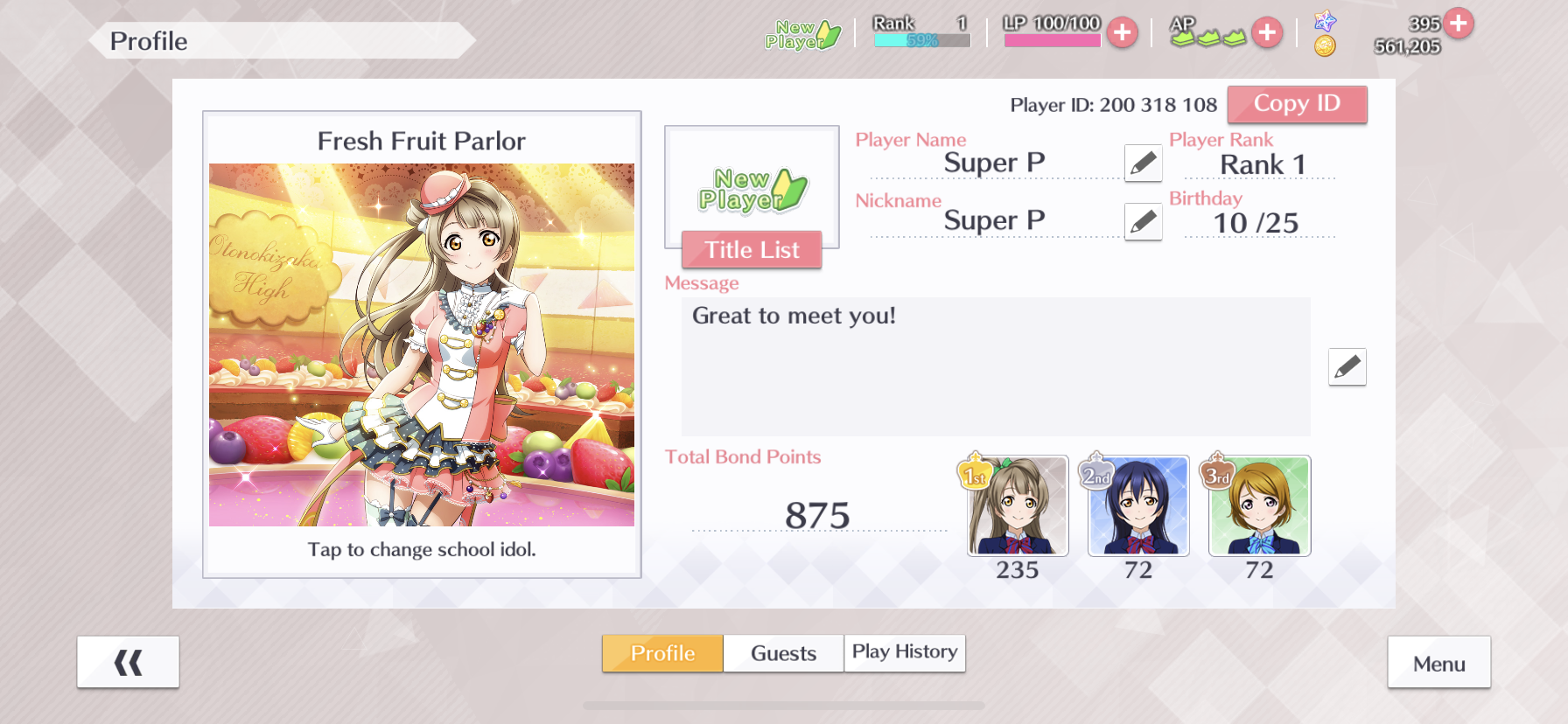This screenshot has width=1568, height=724.
Task: Switch to the Guests tab
Action: 783,653
